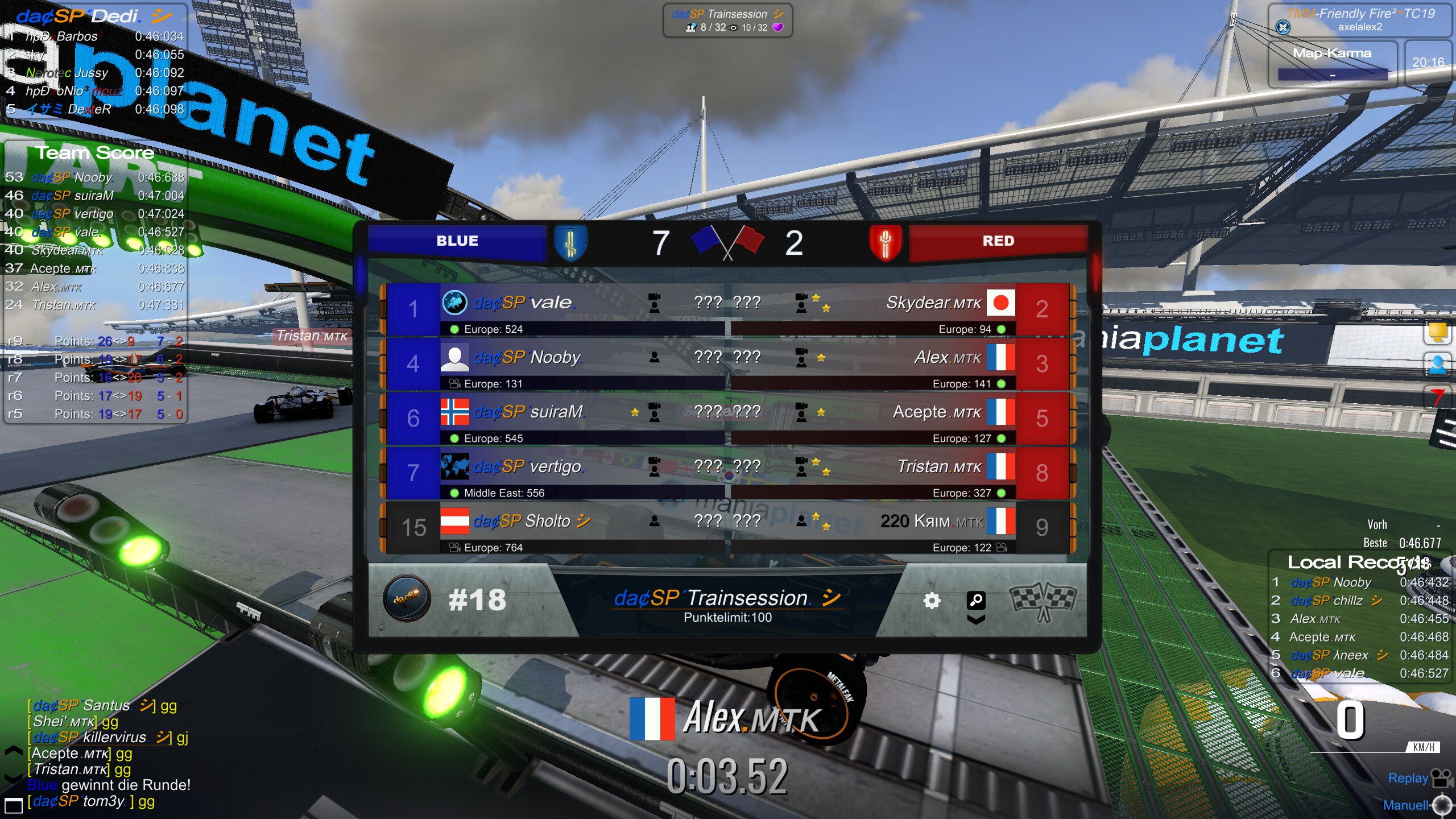Open the scoreboard settings gear
This screenshot has width=1456, height=819.
931,601
